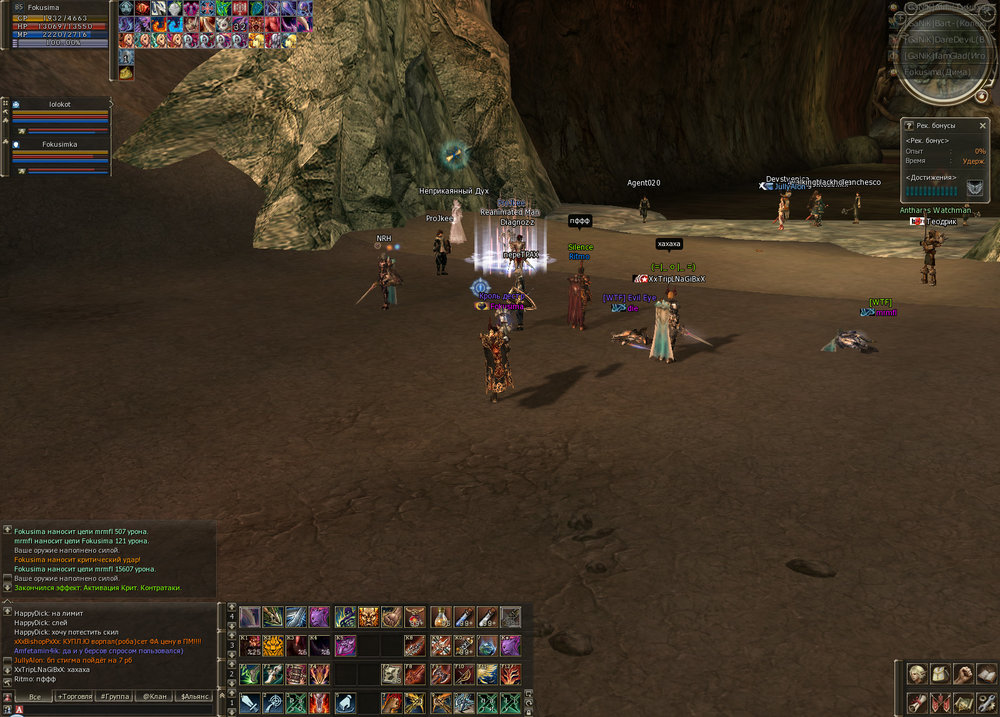Switch to the +Торговля chat tab
This screenshot has height=717, width=1000.
[x=74, y=696]
